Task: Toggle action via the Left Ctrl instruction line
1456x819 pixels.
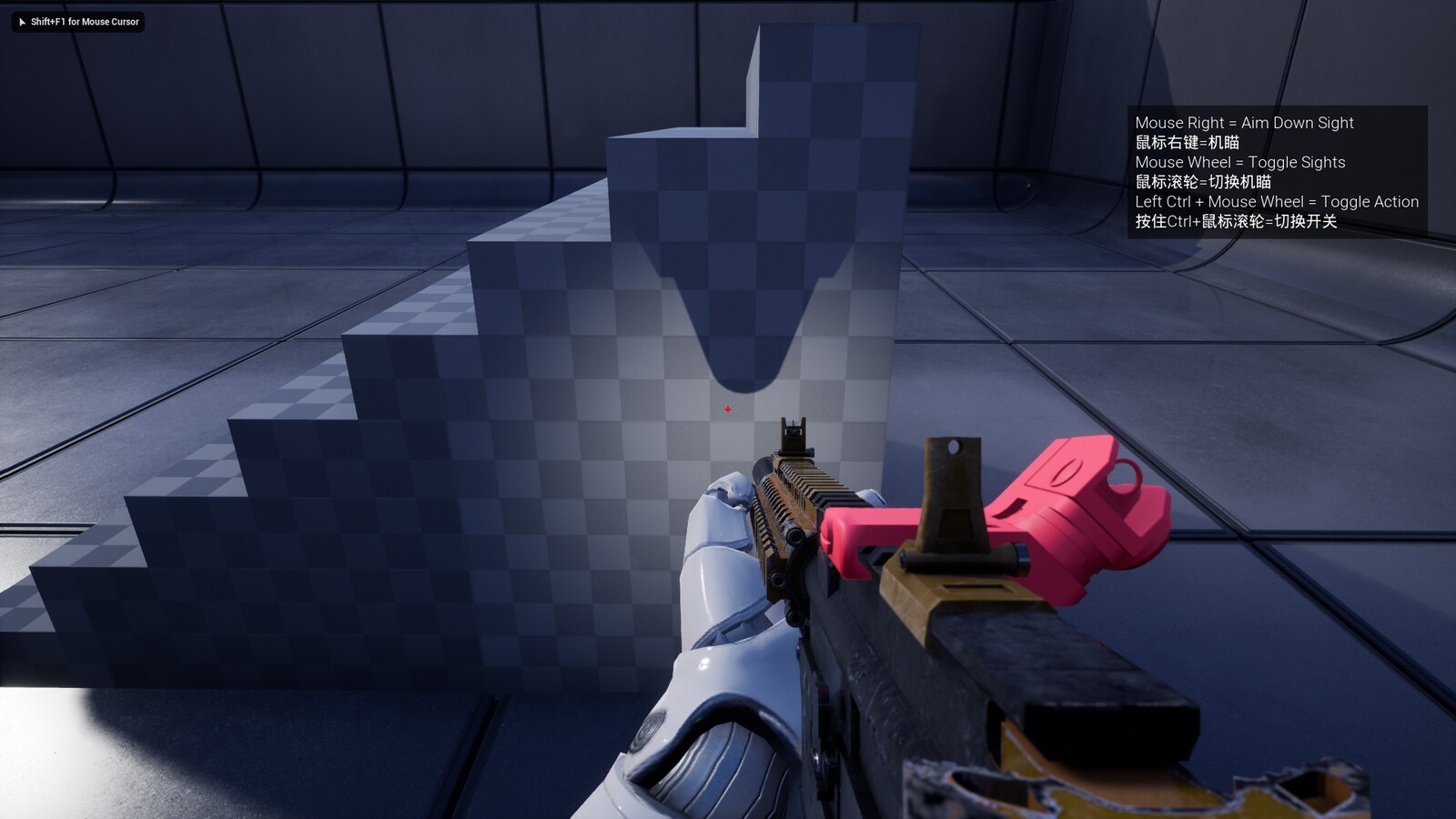Action: click(x=1277, y=201)
